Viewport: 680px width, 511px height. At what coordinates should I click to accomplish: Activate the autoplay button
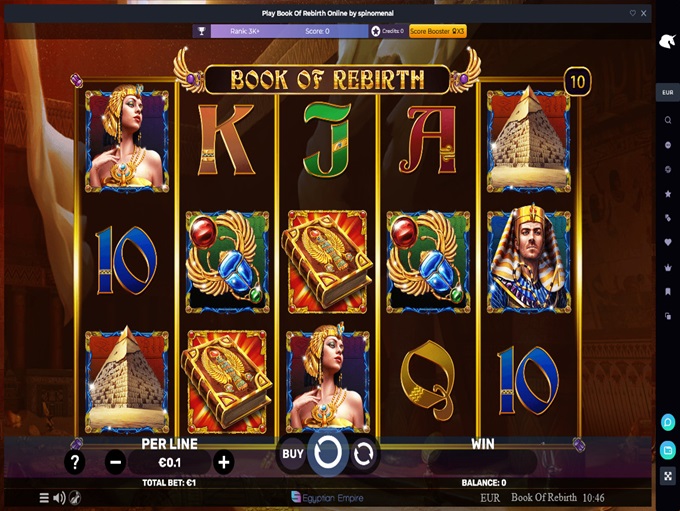[x=363, y=453]
